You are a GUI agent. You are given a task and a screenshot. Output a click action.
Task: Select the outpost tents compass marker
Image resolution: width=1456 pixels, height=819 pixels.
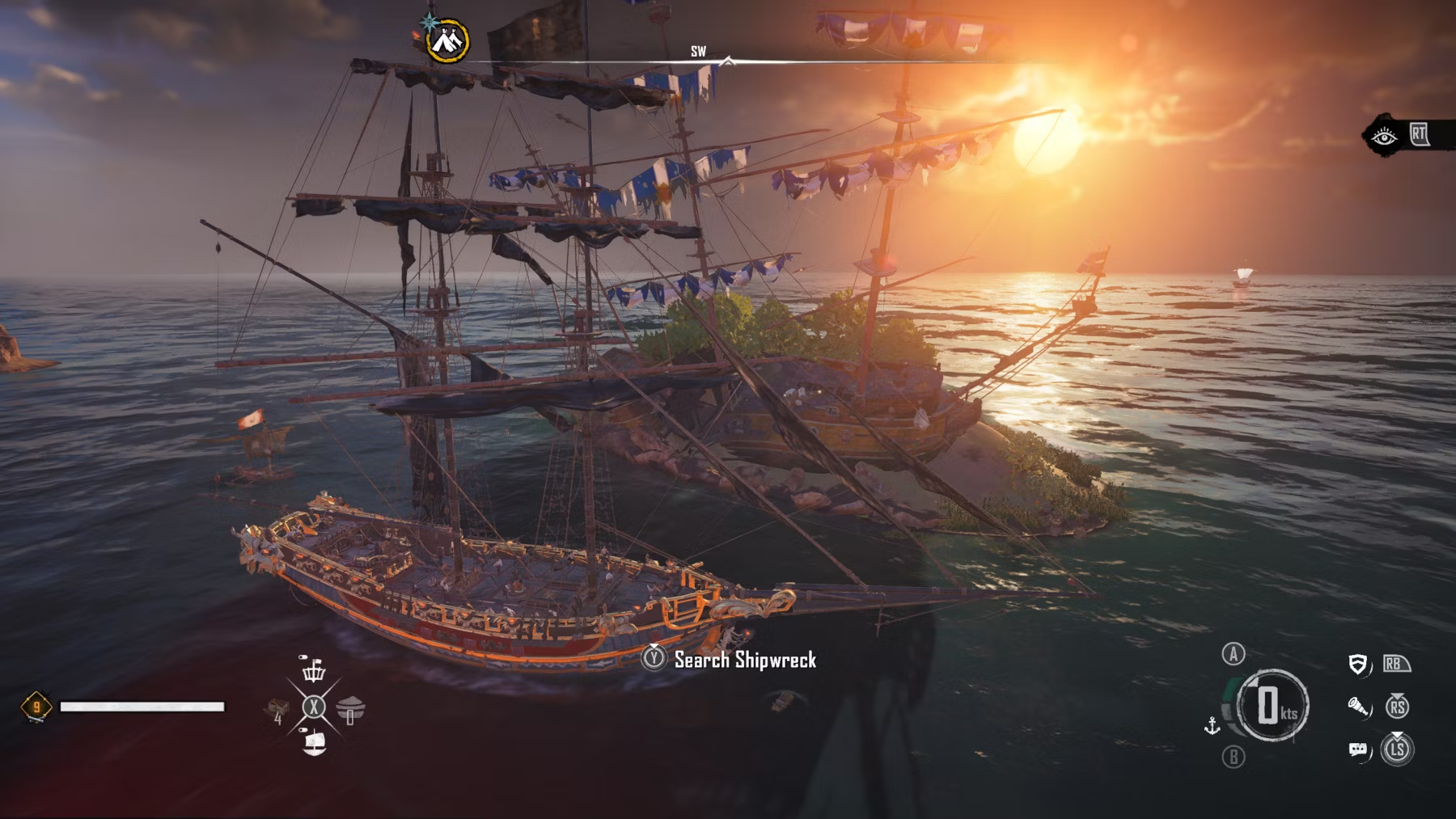tap(447, 39)
